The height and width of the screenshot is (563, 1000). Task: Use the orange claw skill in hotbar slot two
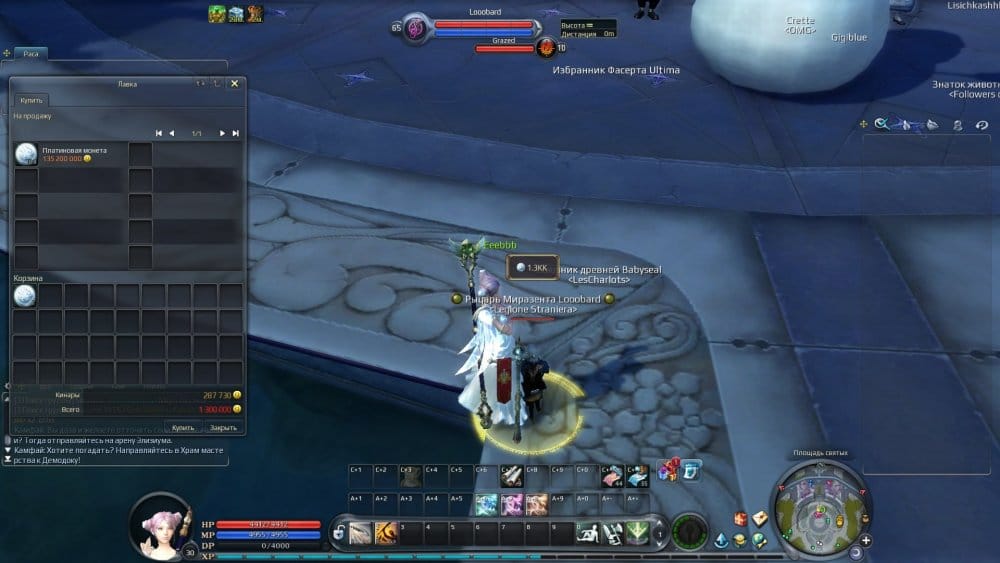click(386, 533)
